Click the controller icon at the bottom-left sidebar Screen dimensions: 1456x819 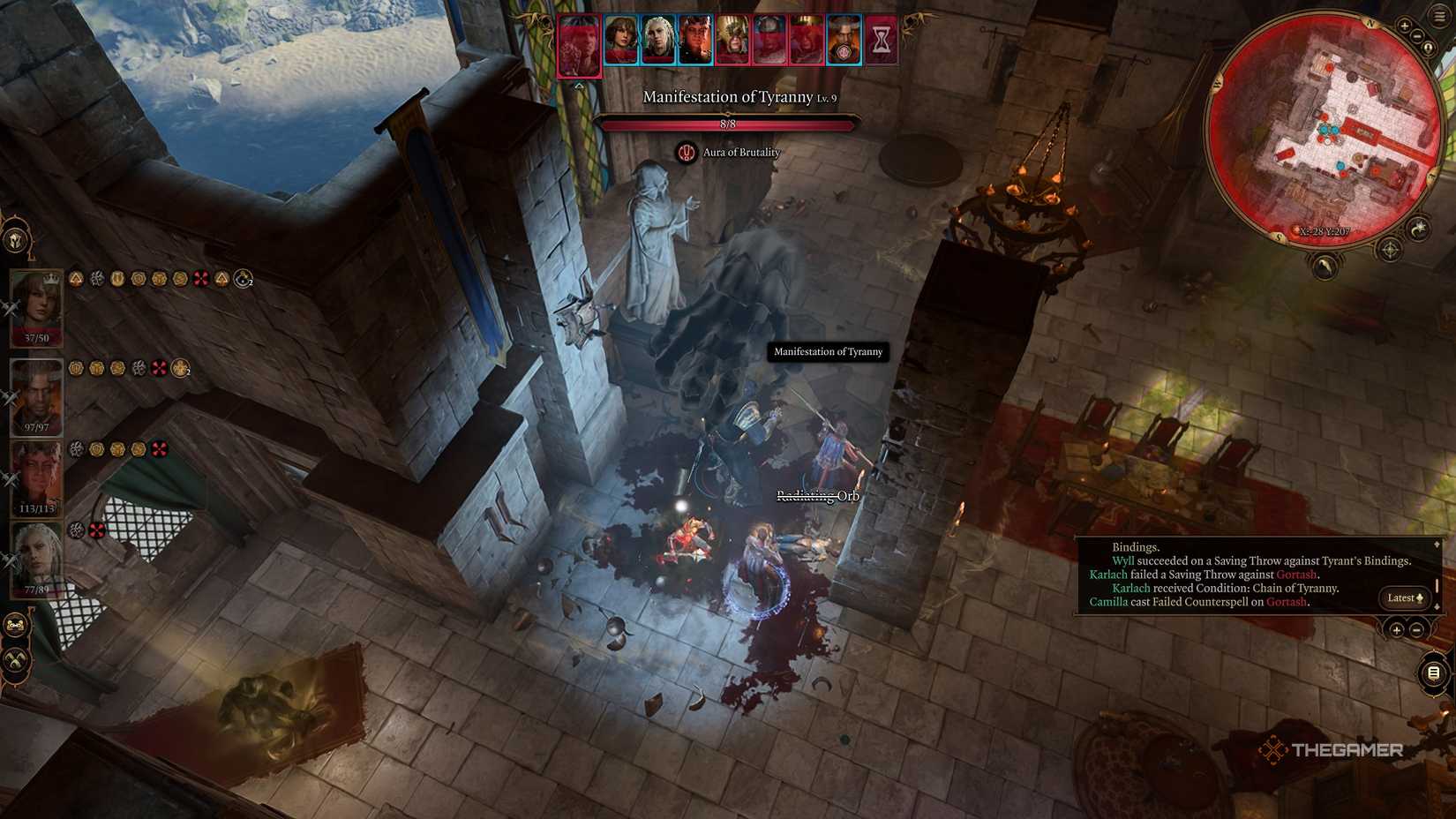[14, 624]
